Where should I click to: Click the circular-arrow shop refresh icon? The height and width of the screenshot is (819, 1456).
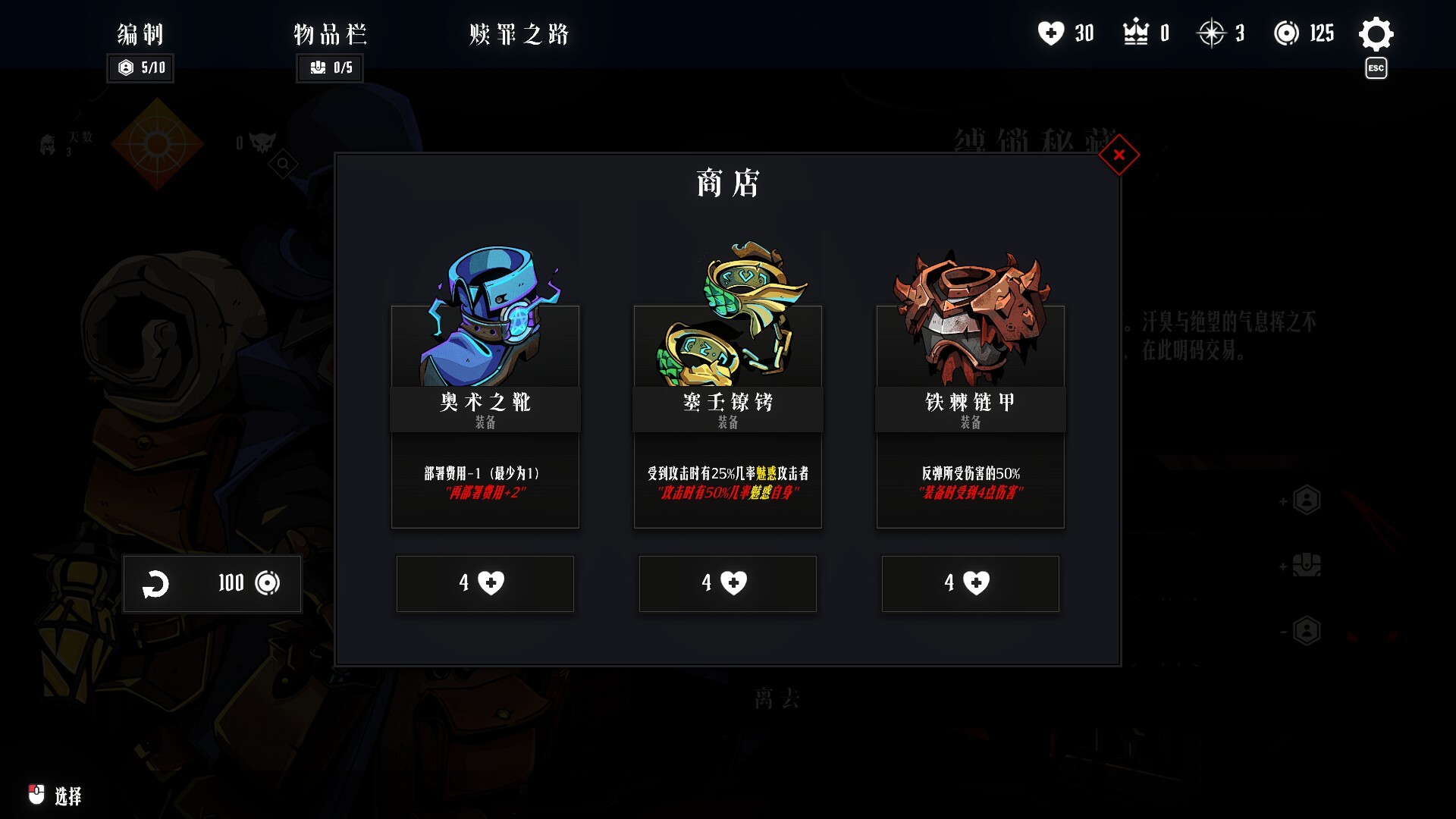(157, 584)
